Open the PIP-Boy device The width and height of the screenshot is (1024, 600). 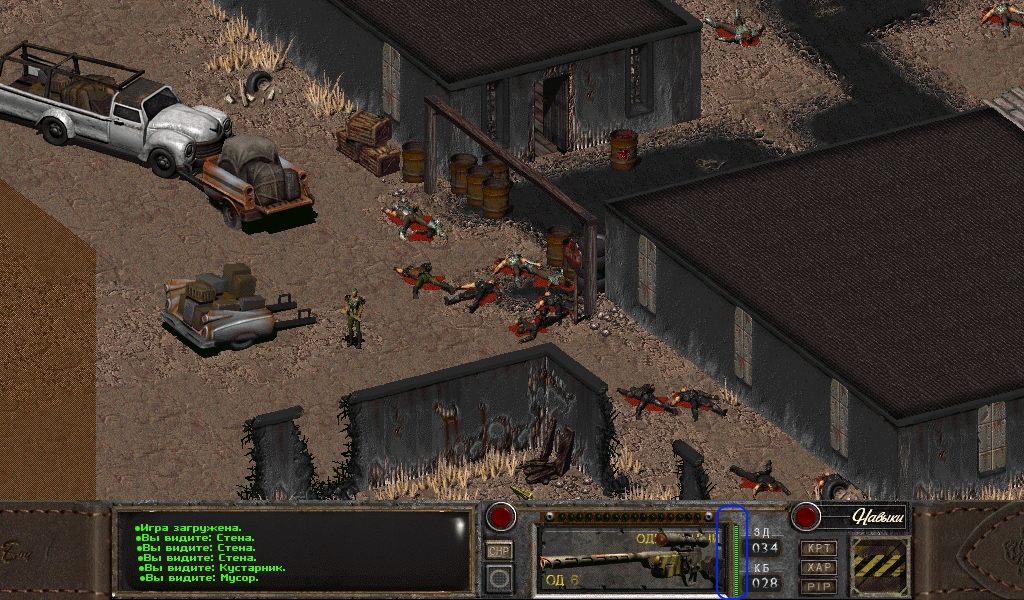(x=818, y=586)
